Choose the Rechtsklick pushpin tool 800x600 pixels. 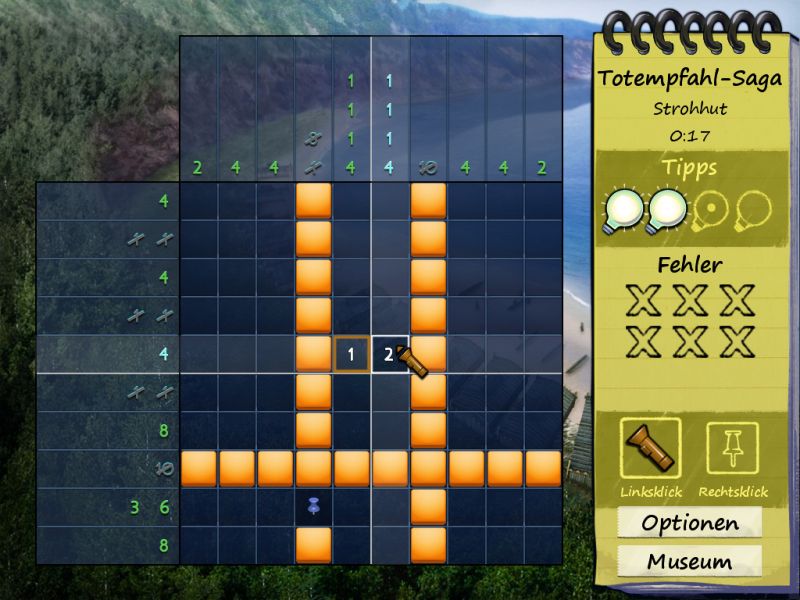(732, 448)
